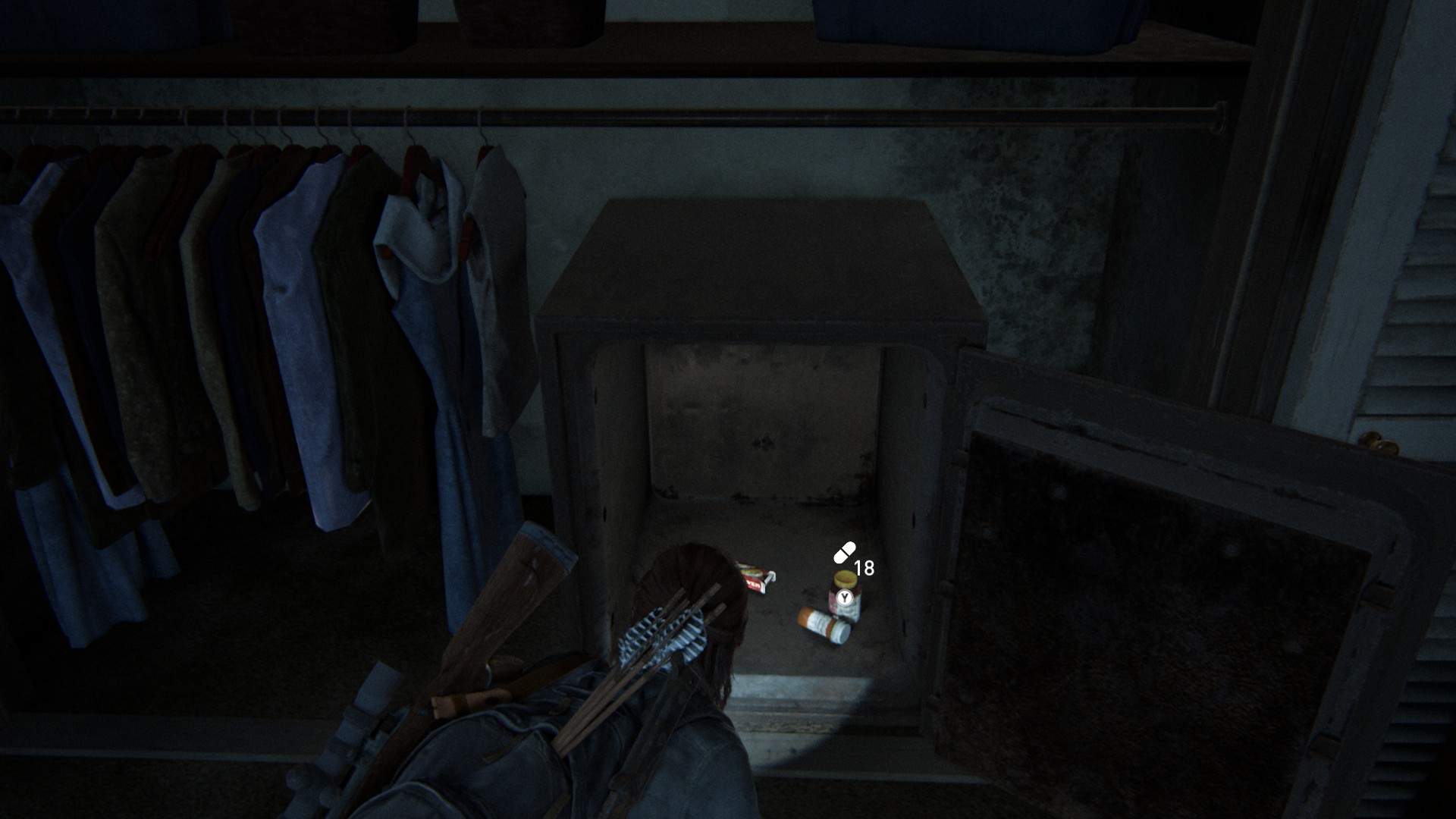Select the supplement pills pickup icon
This screenshot has width=1456, height=819.
tap(844, 554)
